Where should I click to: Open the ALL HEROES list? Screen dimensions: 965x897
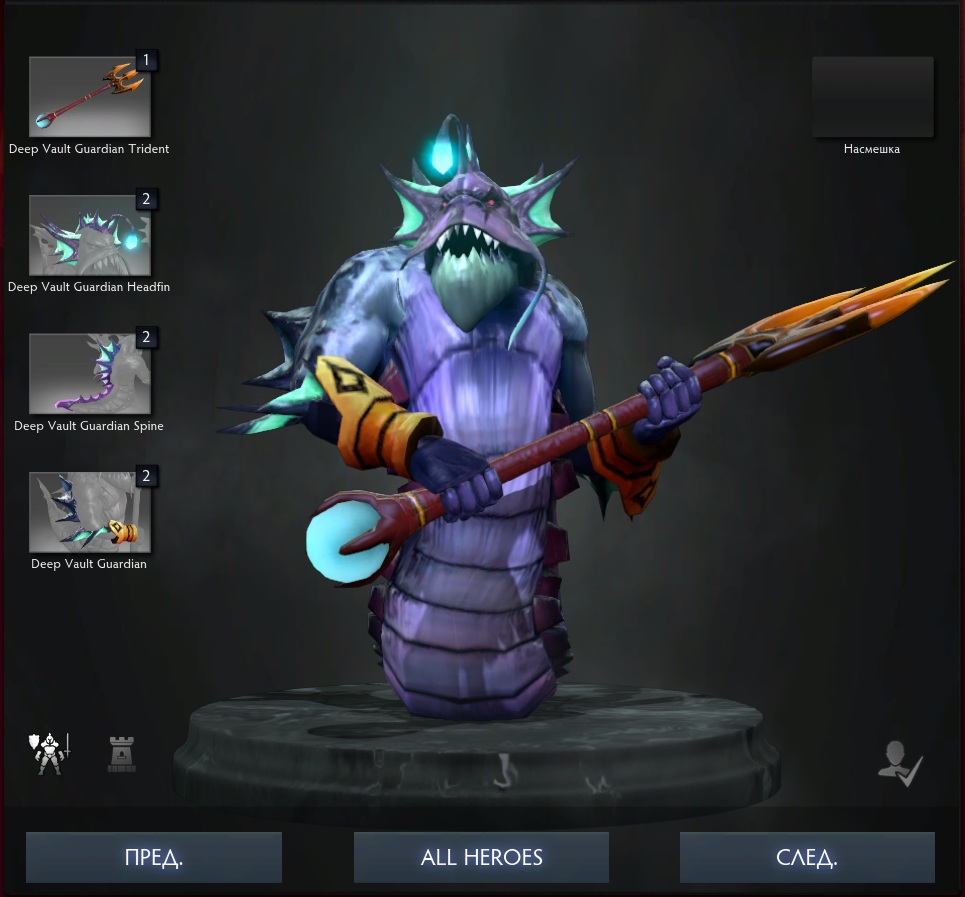click(x=481, y=858)
